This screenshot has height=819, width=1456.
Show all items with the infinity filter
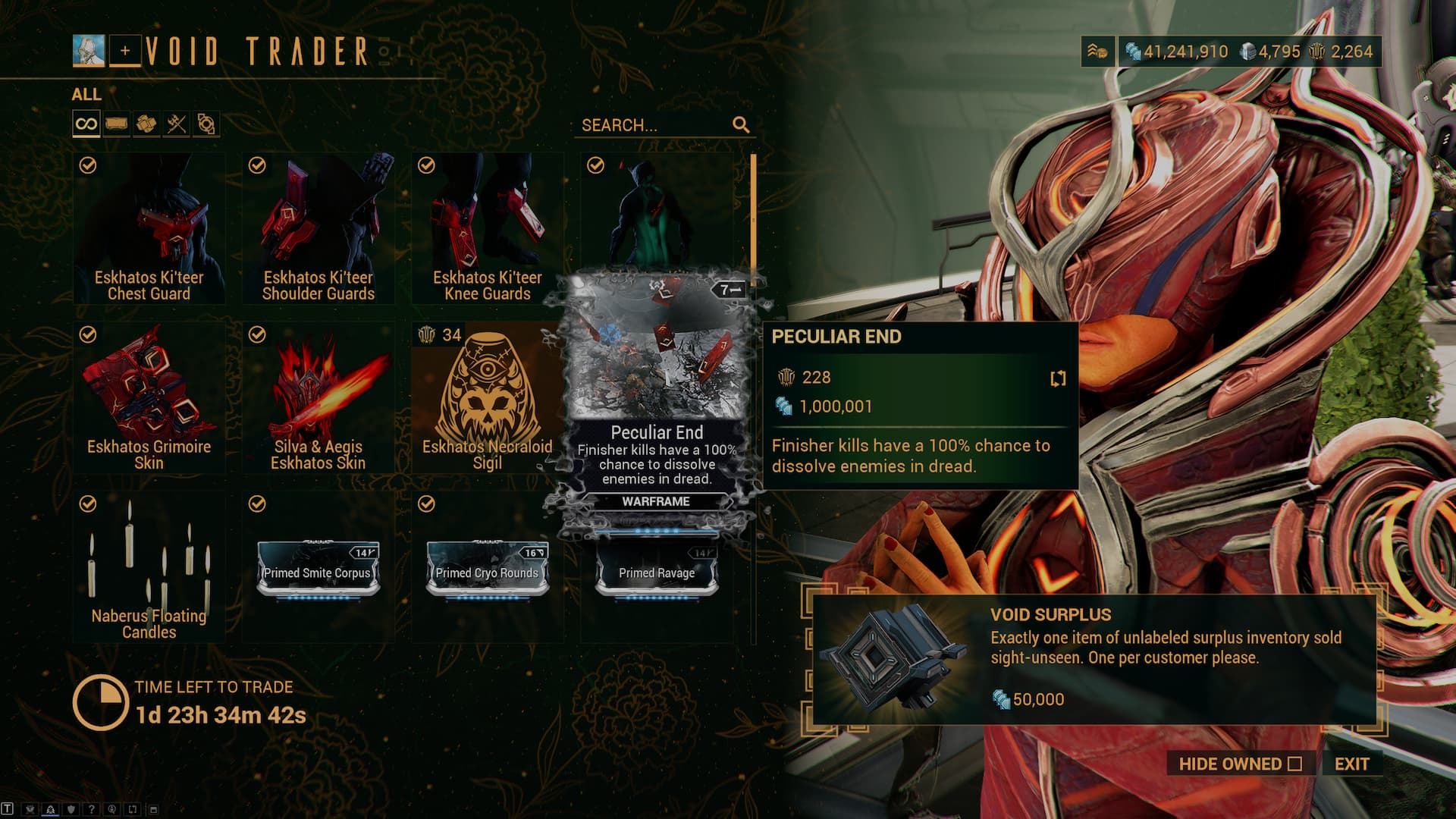coord(86,124)
